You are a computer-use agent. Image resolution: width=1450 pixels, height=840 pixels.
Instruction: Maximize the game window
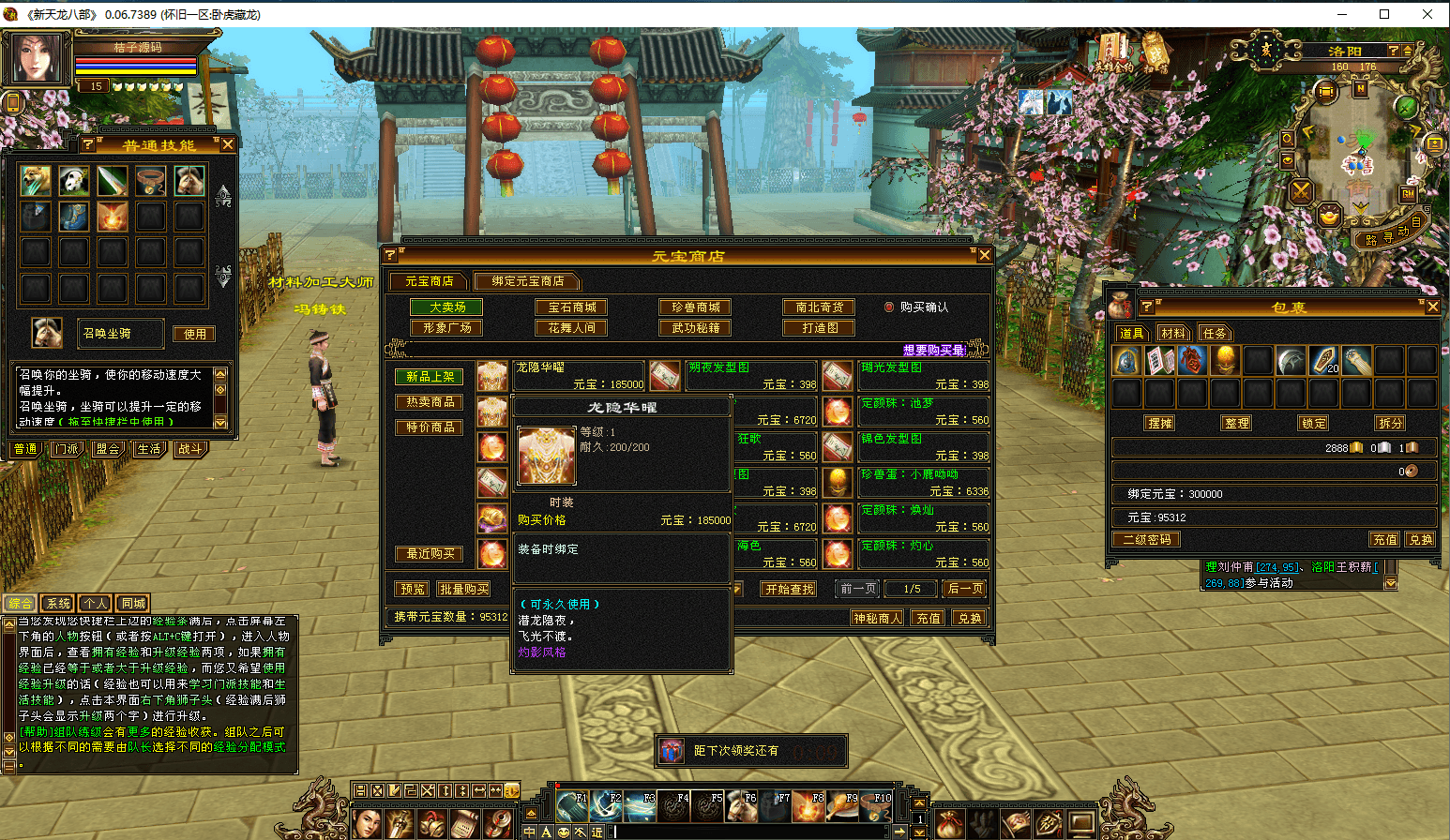pos(1383,14)
